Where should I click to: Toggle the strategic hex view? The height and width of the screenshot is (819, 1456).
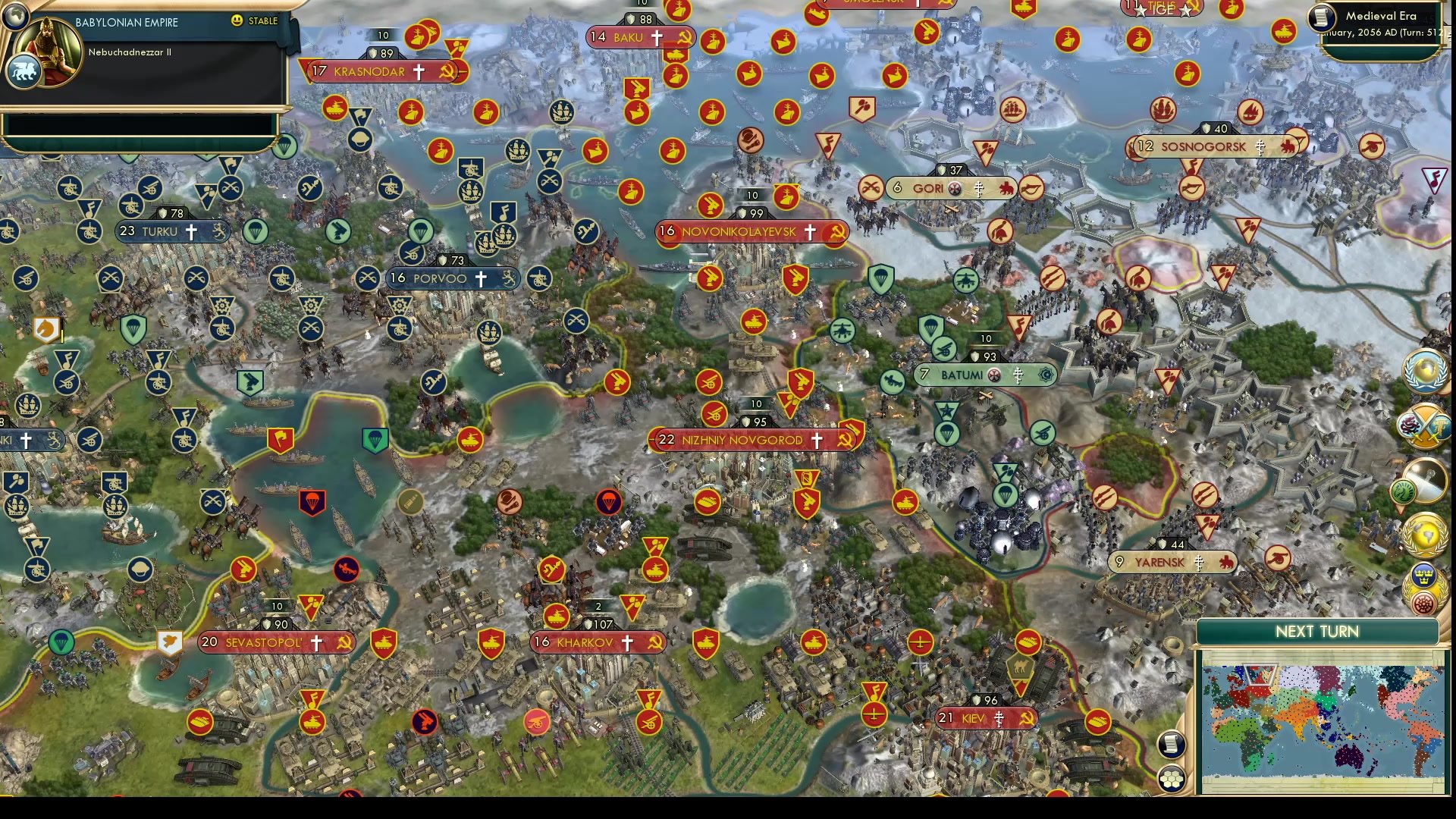(1172, 778)
